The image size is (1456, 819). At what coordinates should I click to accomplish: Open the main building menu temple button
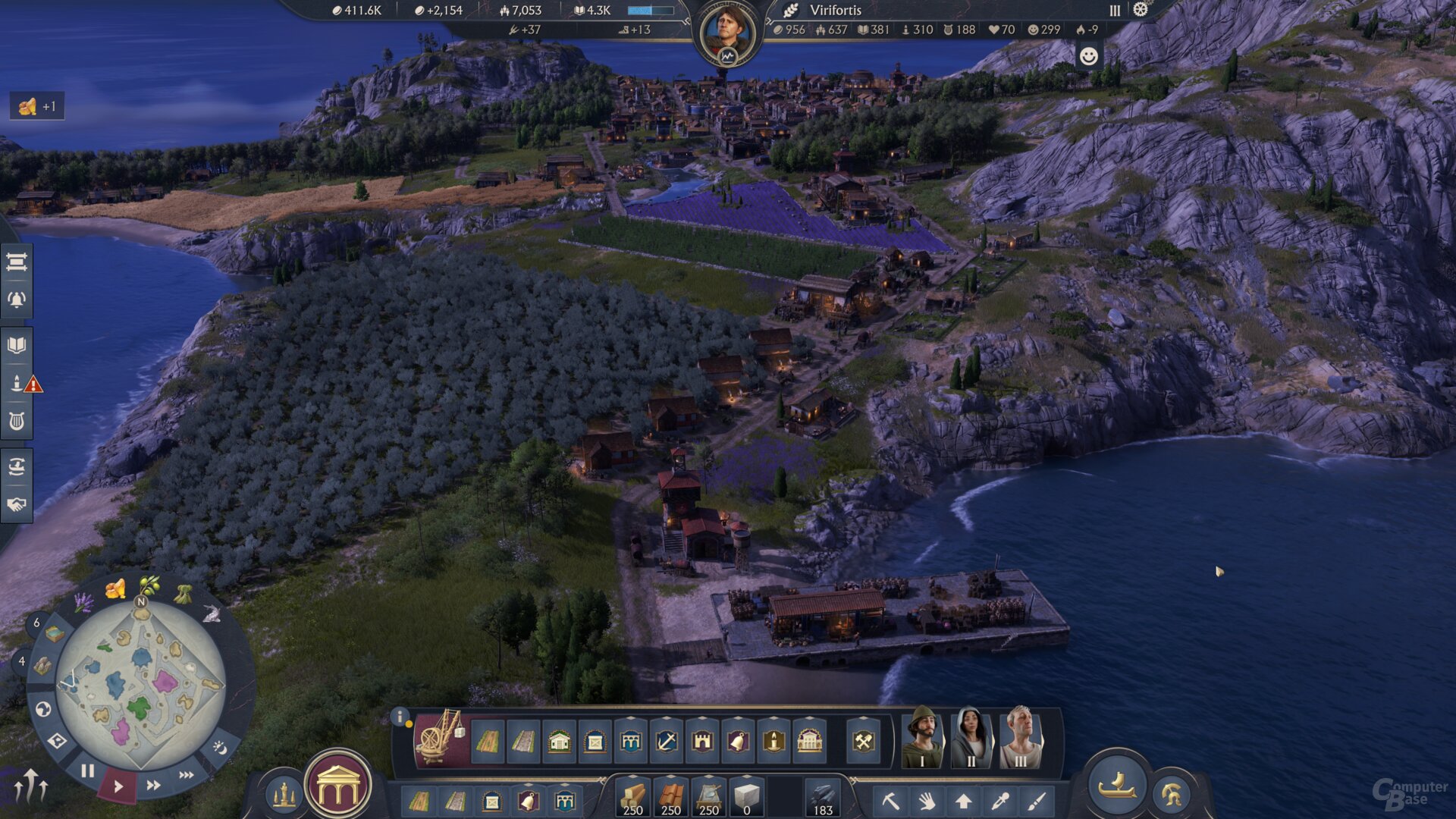coord(338,789)
